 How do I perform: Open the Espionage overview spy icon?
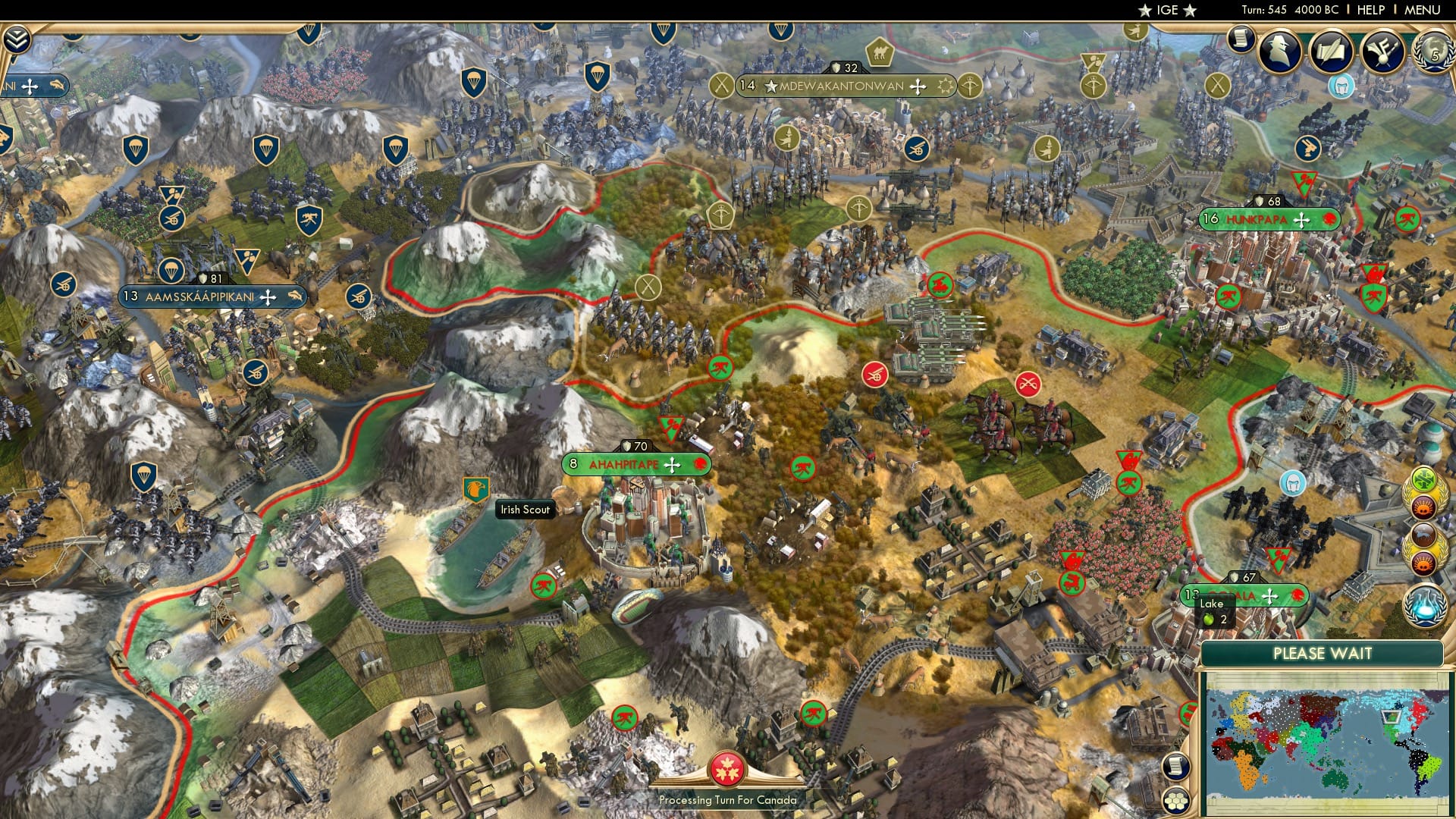coord(1280,49)
